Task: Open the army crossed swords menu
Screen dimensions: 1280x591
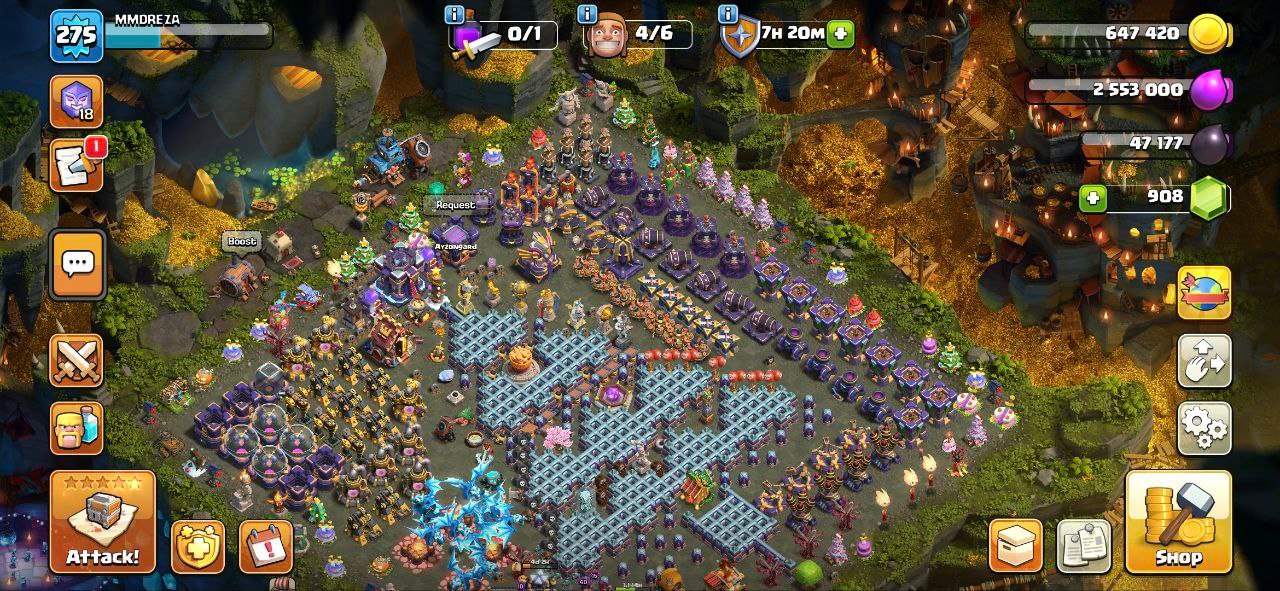Action: point(77,360)
